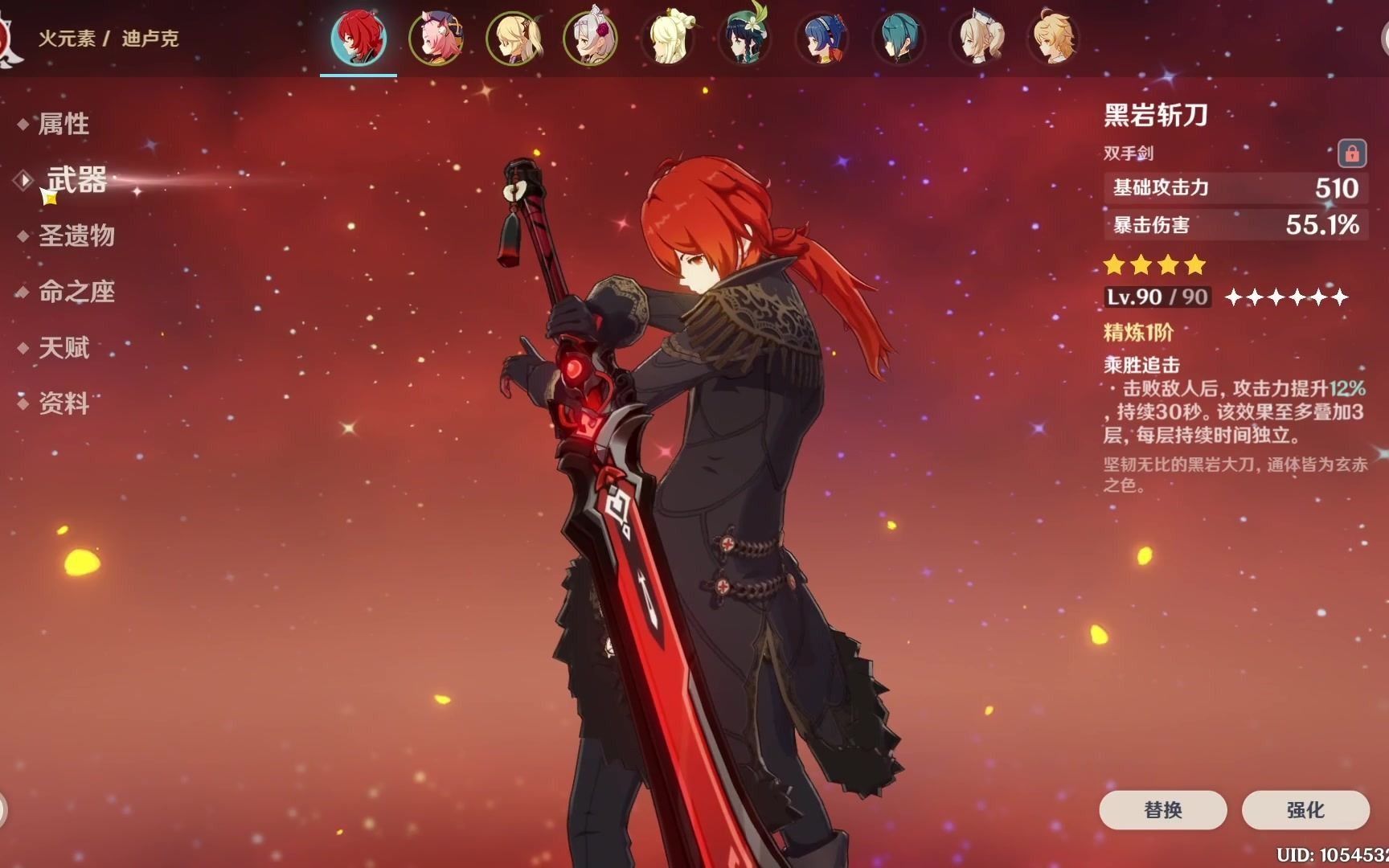Switch to Barbara's twin-tail portrait
1389x868 pixels.
click(x=977, y=38)
